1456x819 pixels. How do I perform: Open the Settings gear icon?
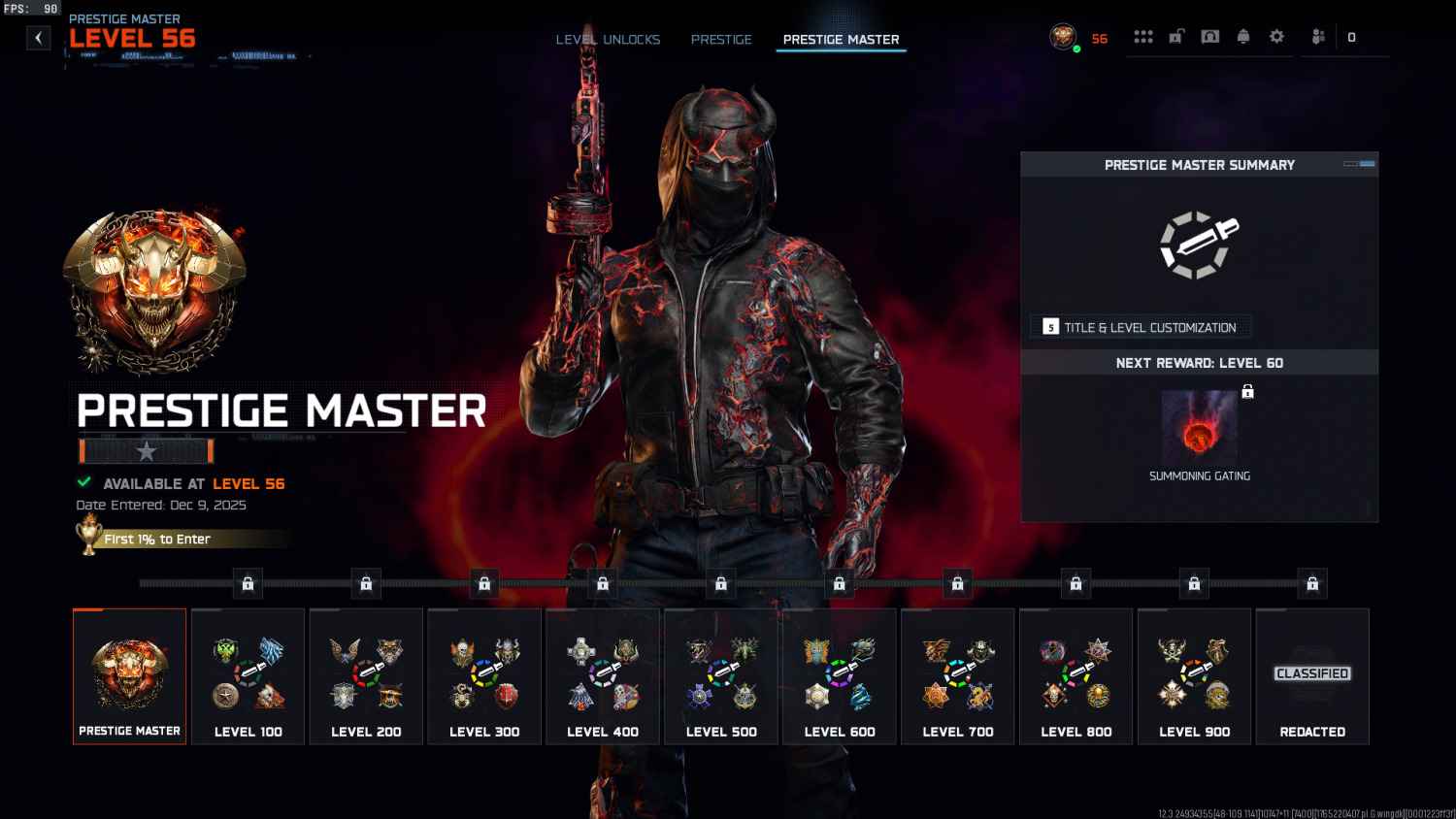tap(1276, 36)
